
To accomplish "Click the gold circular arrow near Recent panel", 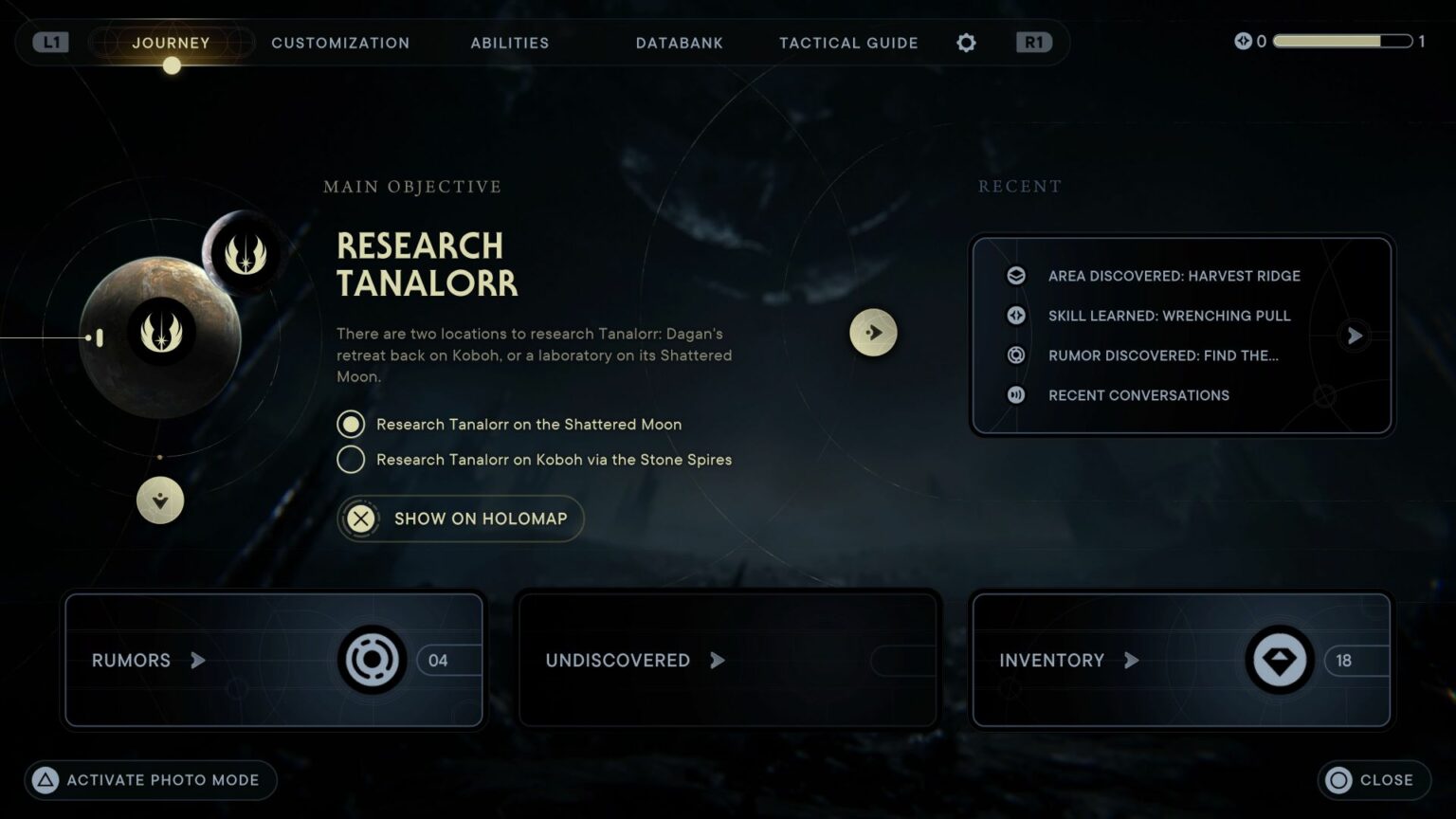I will [x=873, y=332].
